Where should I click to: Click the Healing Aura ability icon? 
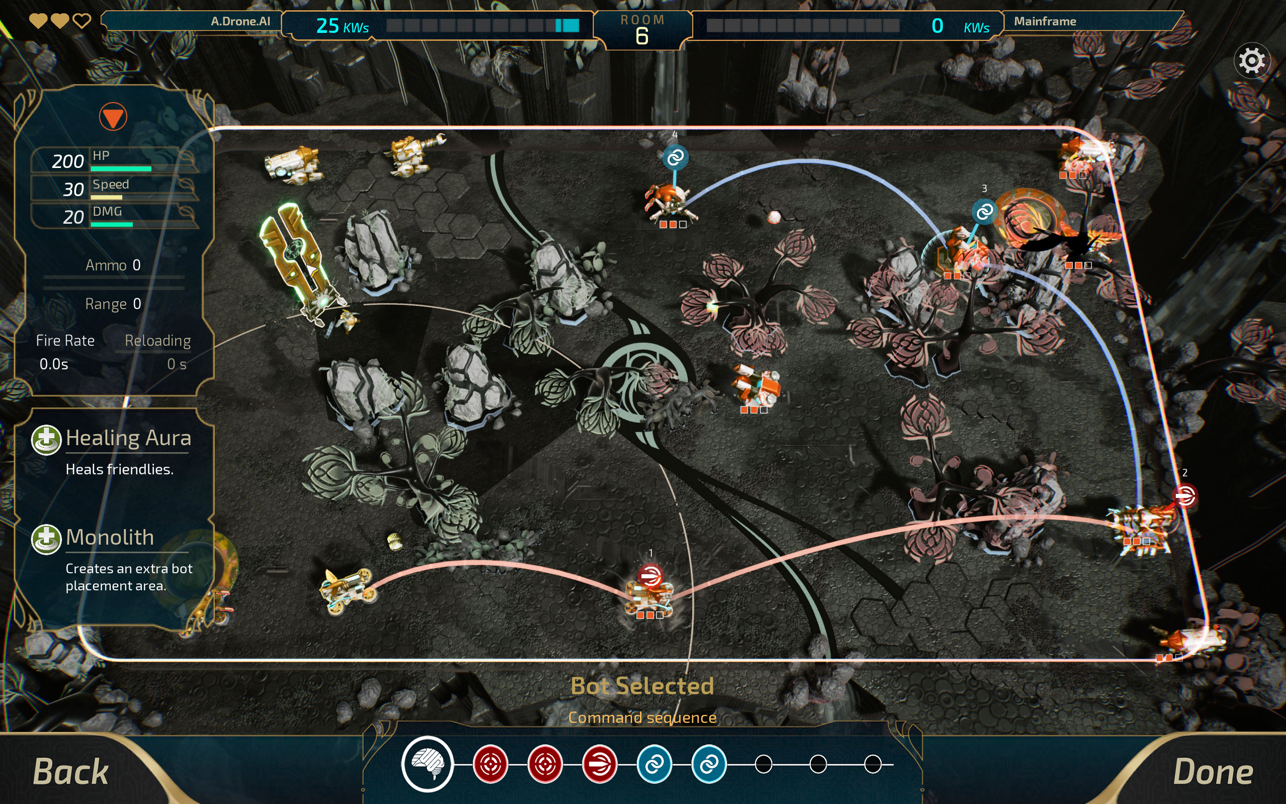click(x=46, y=439)
